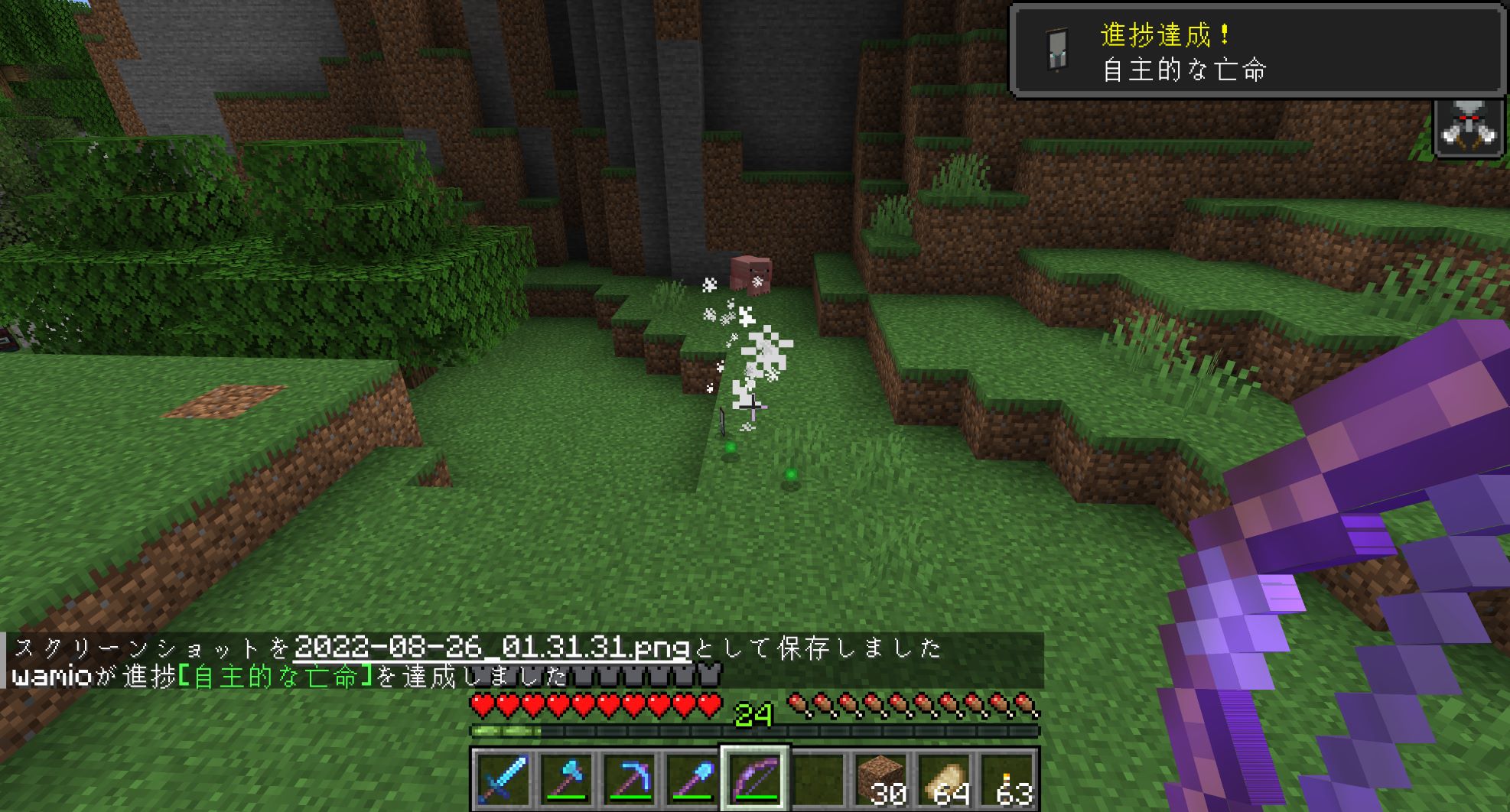This screenshot has width=1510, height=812.
Task: Click the green 自主的な亡命 advancement text in chat
Action: (275, 677)
